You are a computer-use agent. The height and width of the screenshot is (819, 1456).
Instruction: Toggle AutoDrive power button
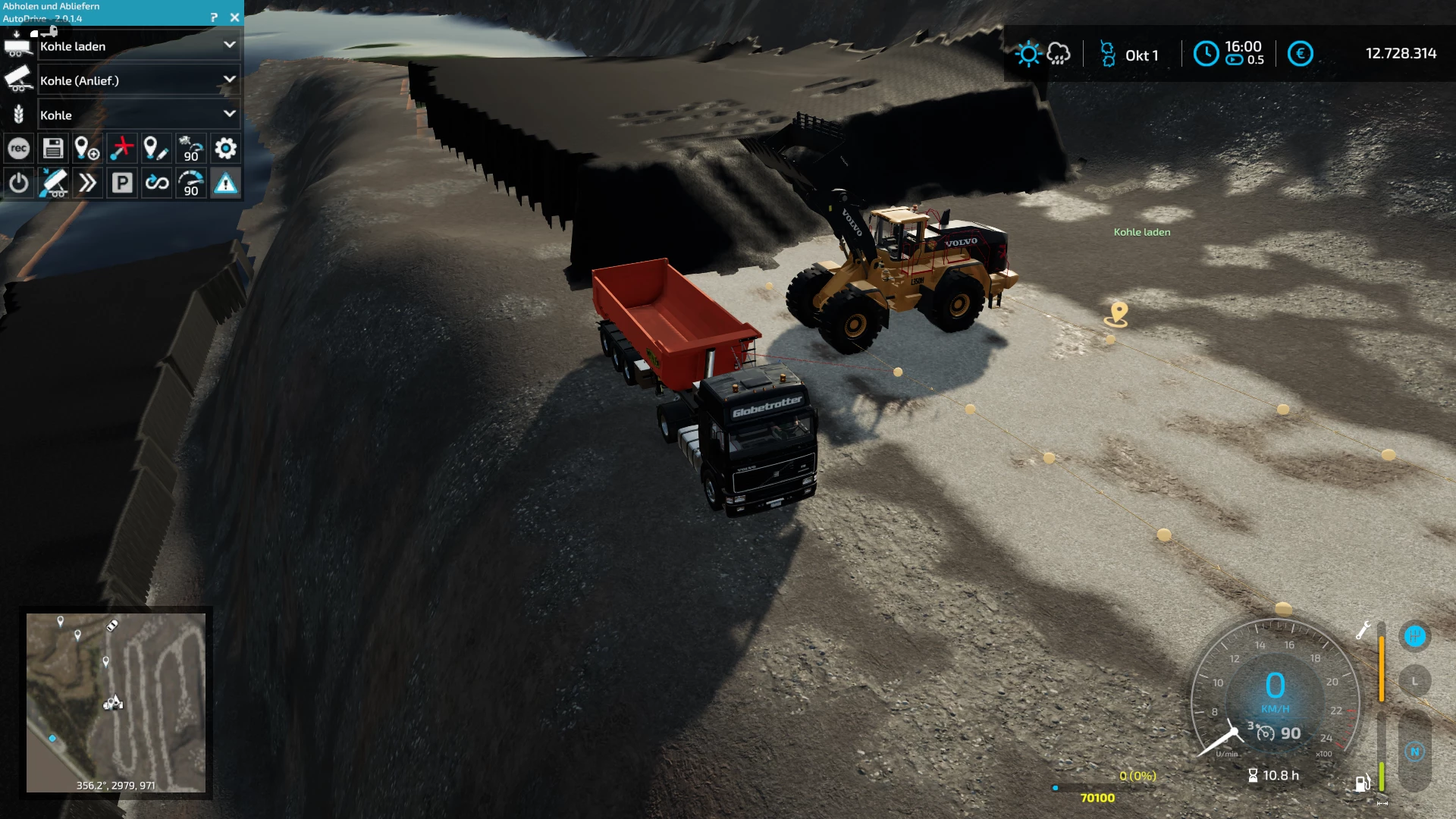pos(19,183)
